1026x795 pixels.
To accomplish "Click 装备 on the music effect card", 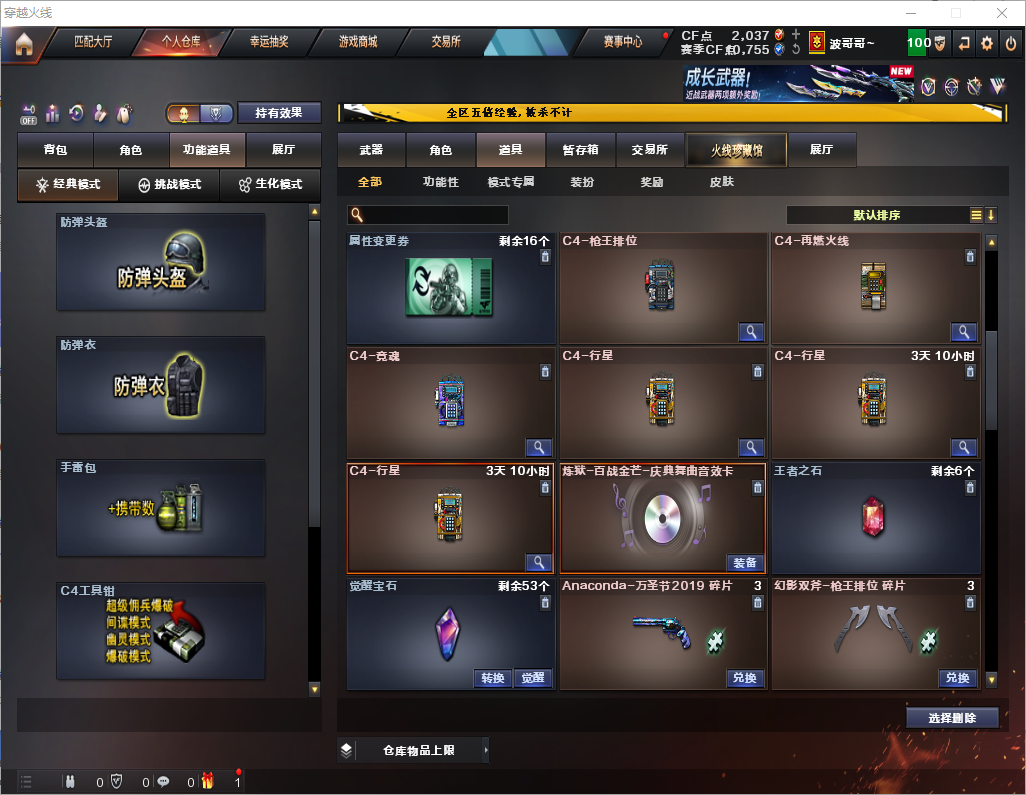I will point(745,563).
